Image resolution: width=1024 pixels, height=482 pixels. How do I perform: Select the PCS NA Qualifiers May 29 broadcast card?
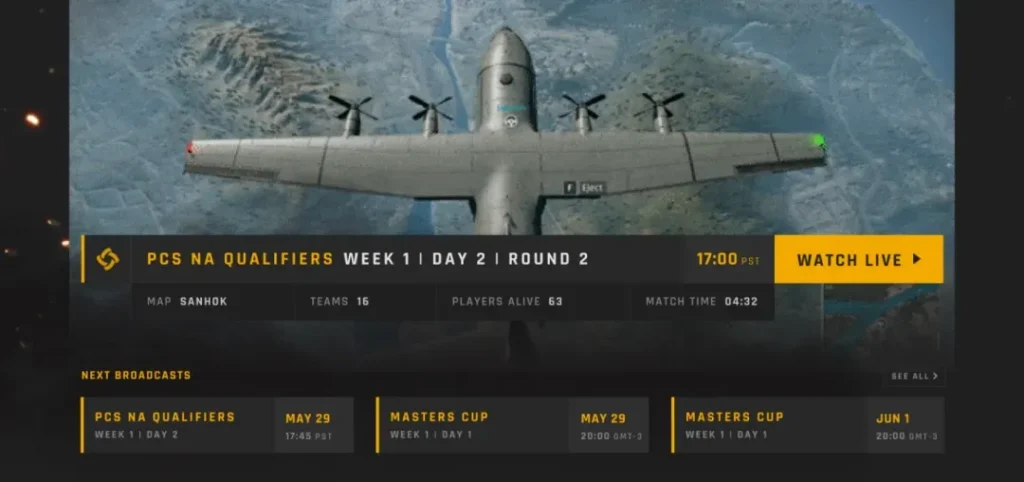click(x=217, y=425)
